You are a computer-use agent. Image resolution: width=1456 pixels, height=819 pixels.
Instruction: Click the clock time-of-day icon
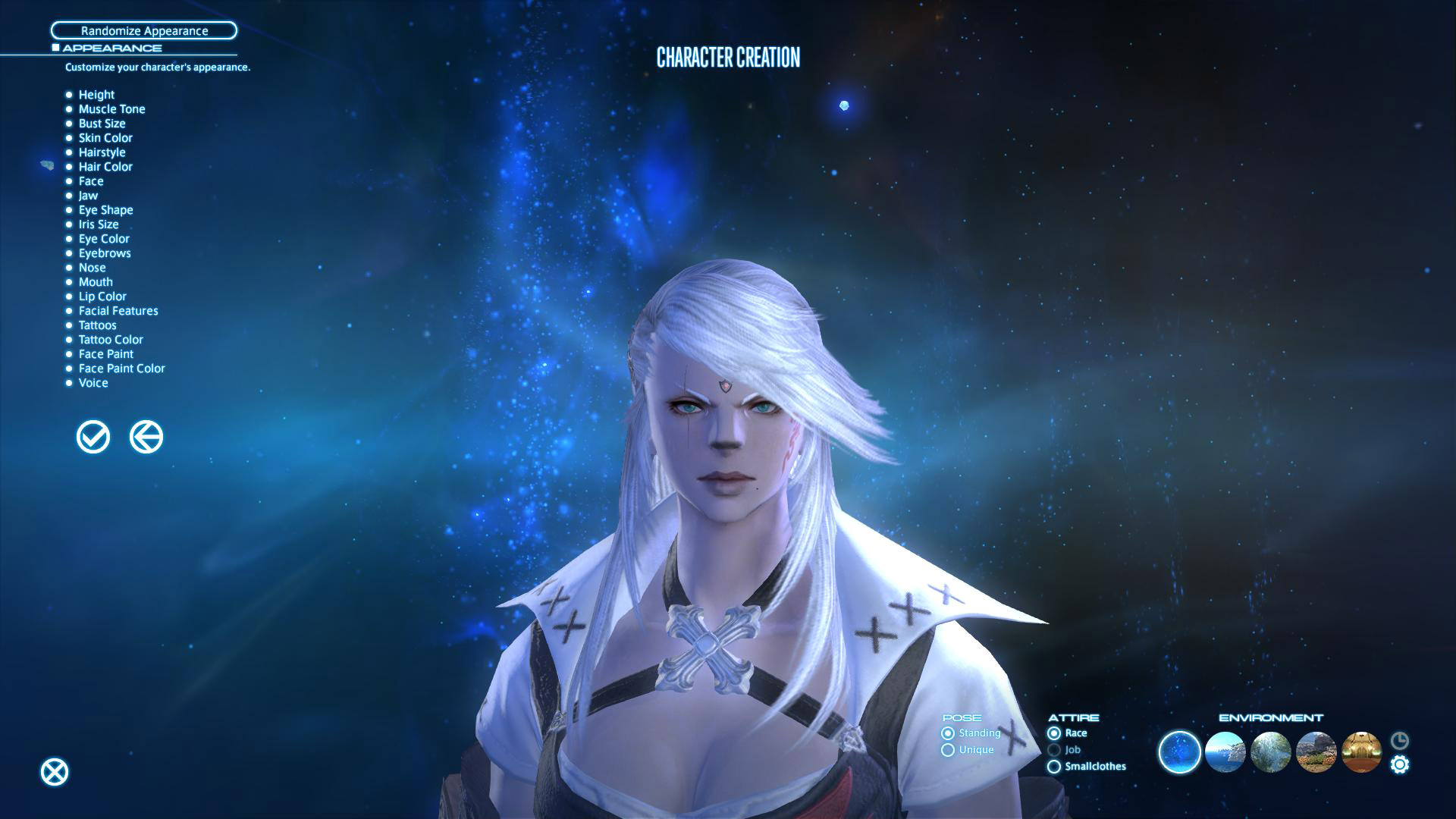point(1400,740)
